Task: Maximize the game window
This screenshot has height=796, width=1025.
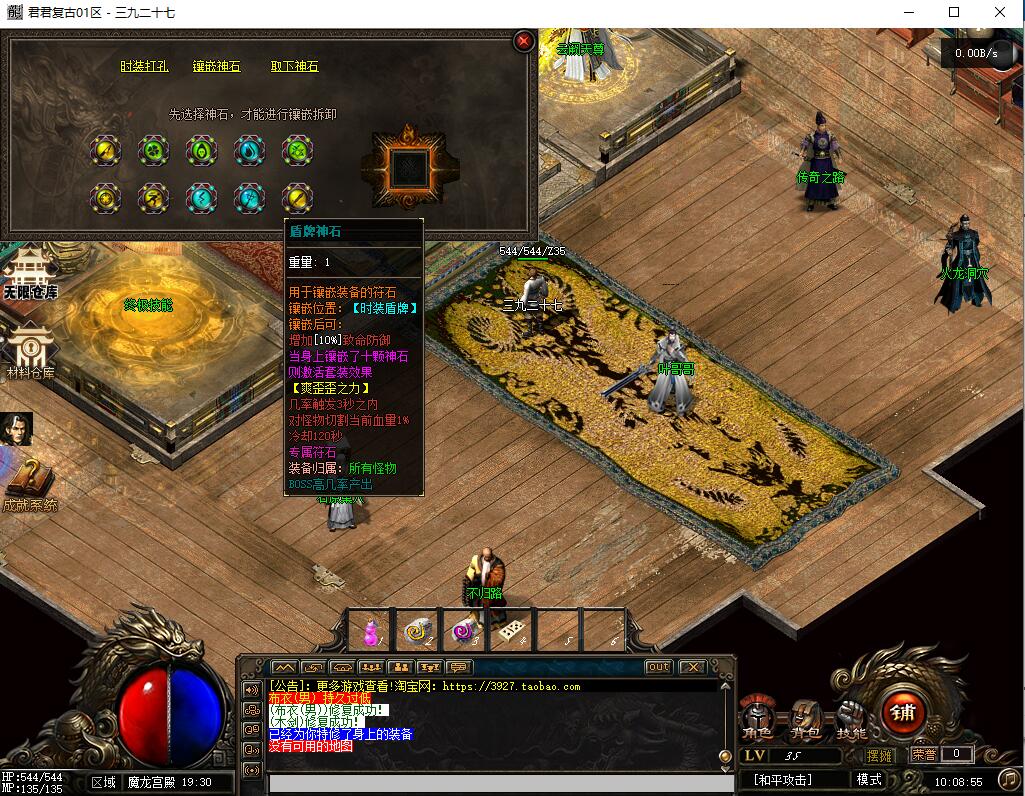Action: point(954,12)
